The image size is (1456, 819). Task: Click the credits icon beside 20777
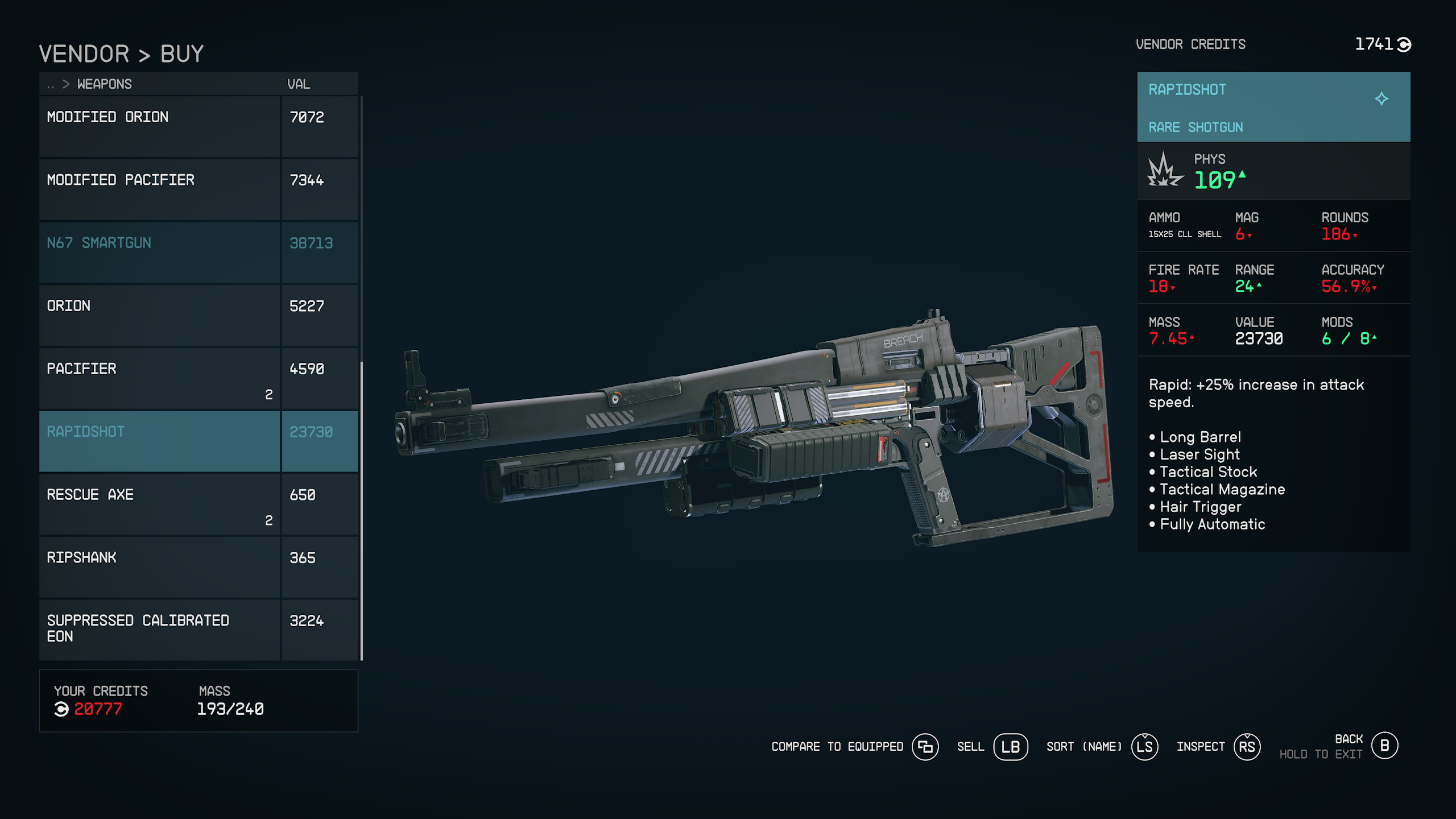(x=60, y=709)
